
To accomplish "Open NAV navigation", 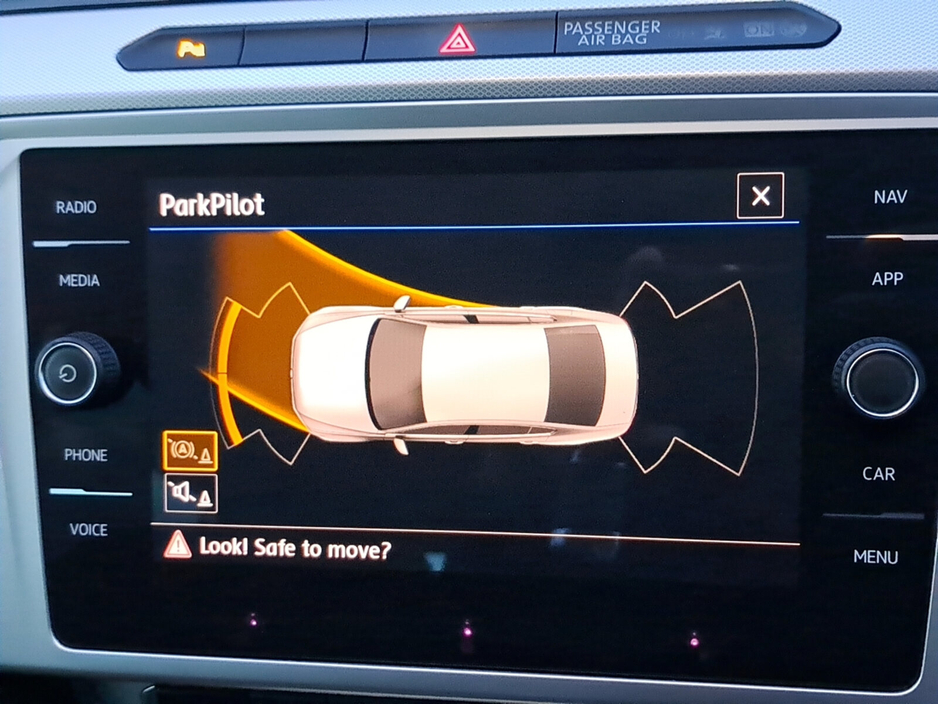I will click(890, 197).
